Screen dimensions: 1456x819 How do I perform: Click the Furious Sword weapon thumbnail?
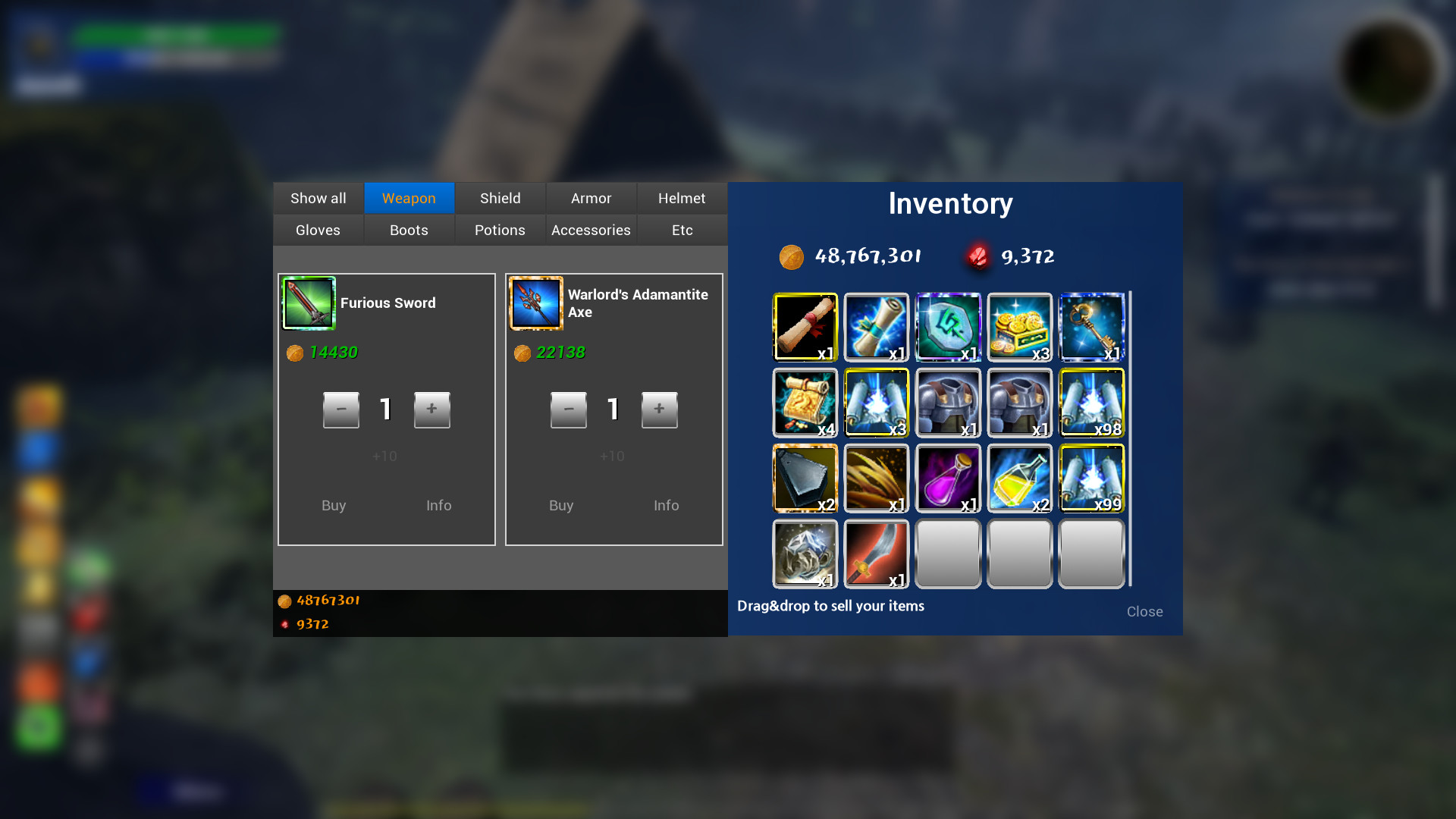[x=309, y=303]
